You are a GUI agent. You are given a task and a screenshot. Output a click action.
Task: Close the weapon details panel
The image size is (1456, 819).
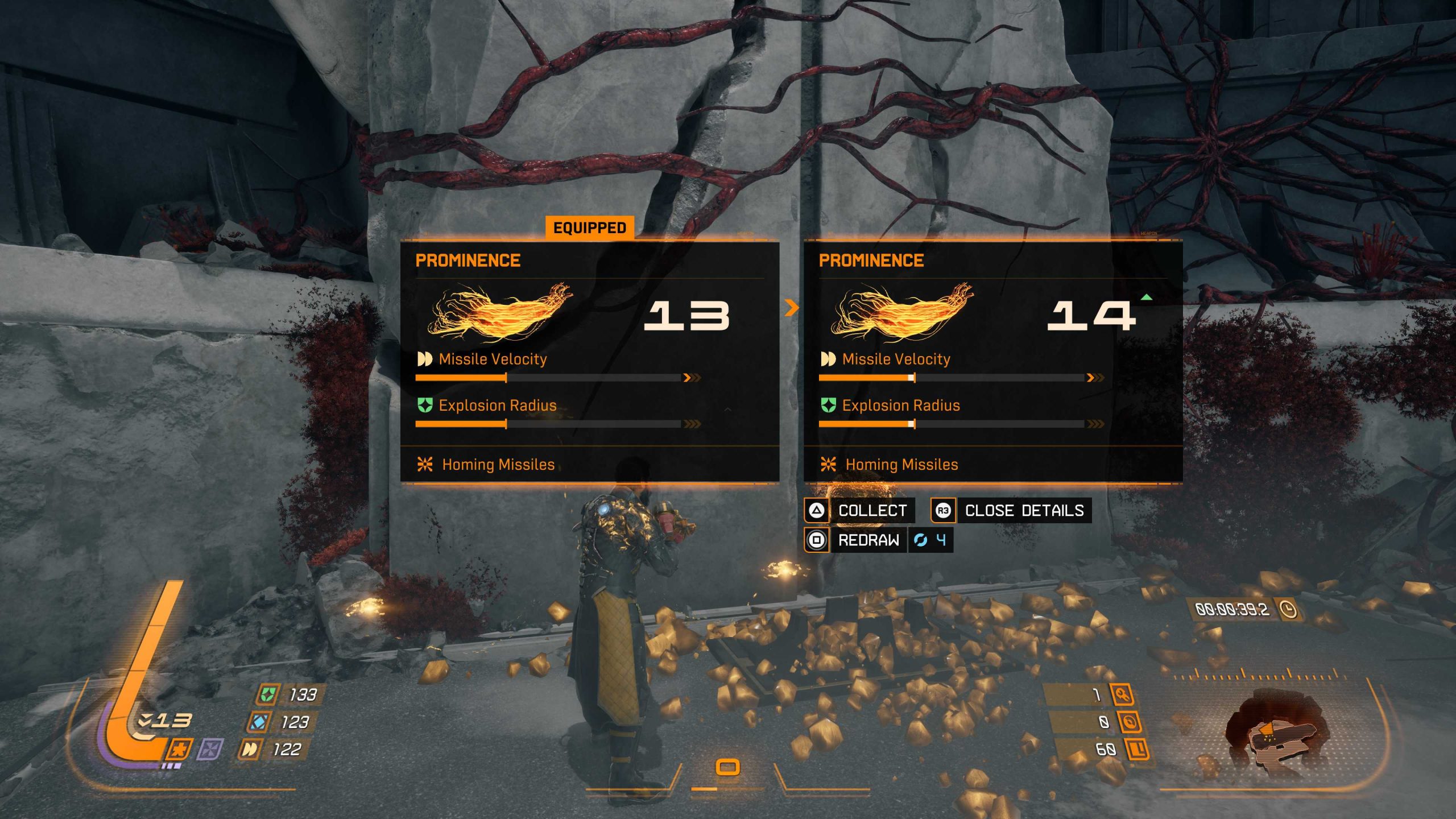(1011, 510)
